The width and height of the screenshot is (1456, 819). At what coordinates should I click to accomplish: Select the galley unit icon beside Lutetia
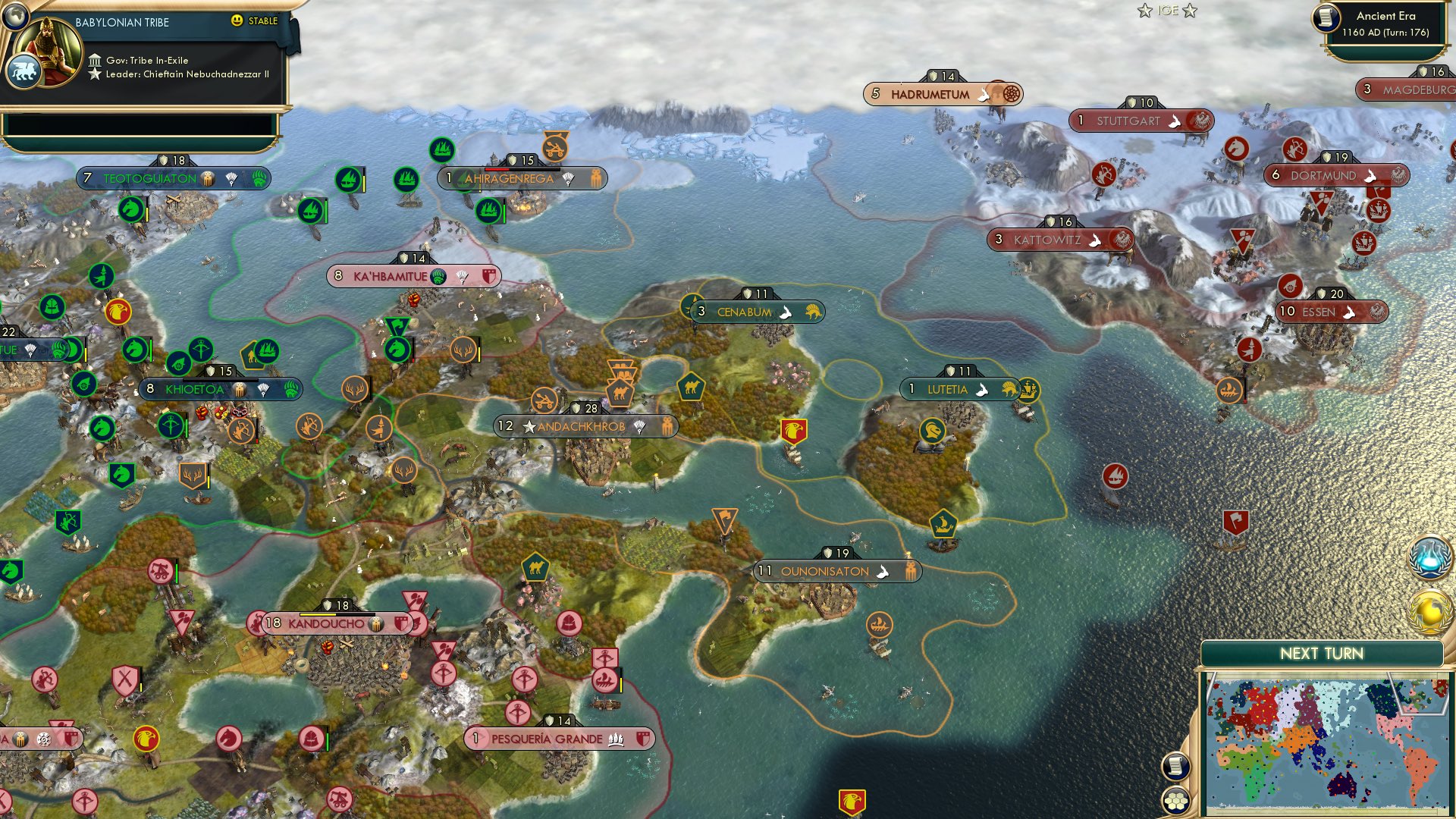[x=1029, y=389]
